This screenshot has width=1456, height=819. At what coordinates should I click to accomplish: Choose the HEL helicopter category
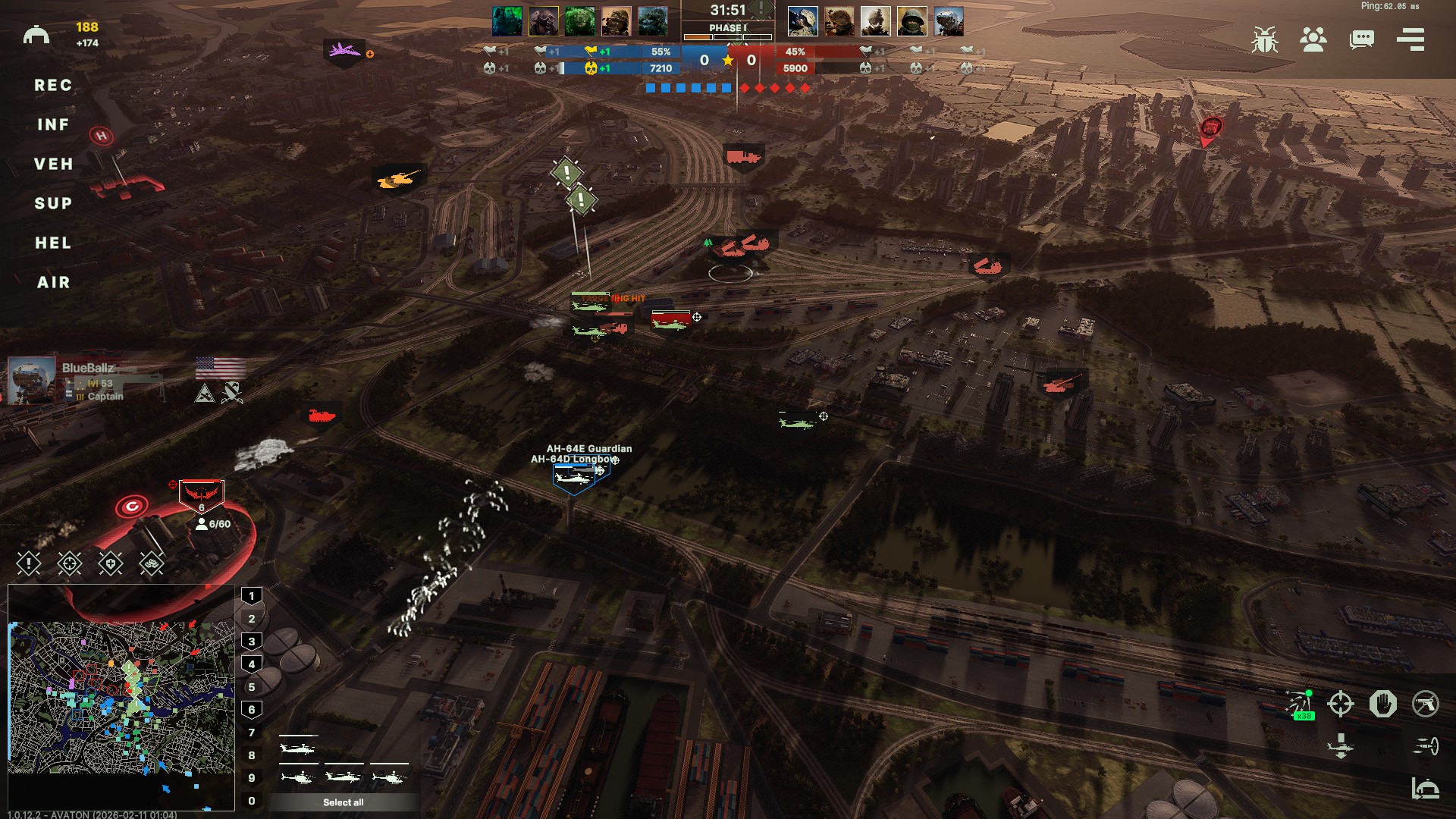53,243
